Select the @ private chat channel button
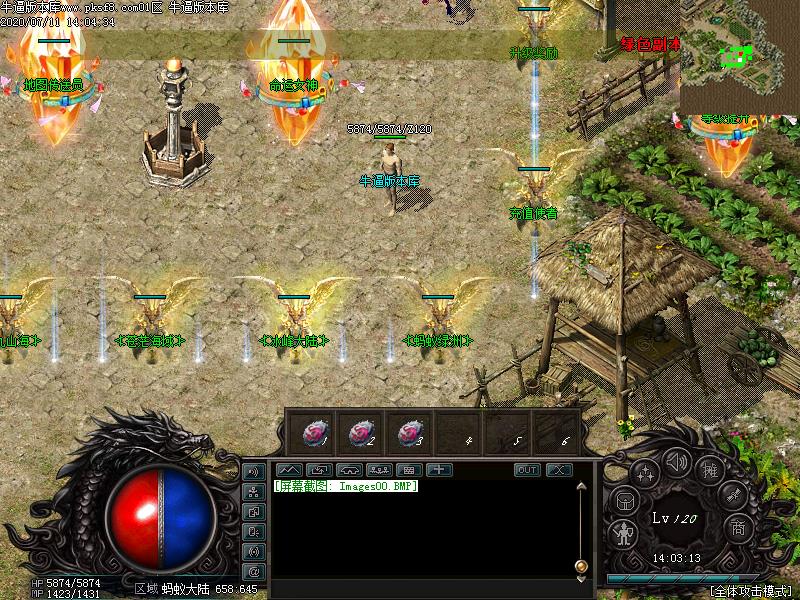This screenshot has width=800, height=600. pyautogui.click(x=254, y=571)
